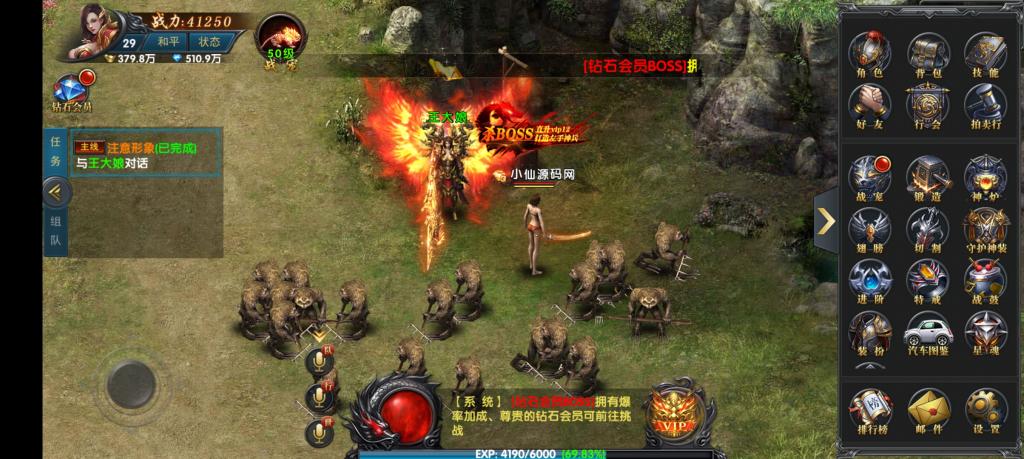Open the 邮件 mailbox
Screen dimensions: 1024x459
coord(927,410)
